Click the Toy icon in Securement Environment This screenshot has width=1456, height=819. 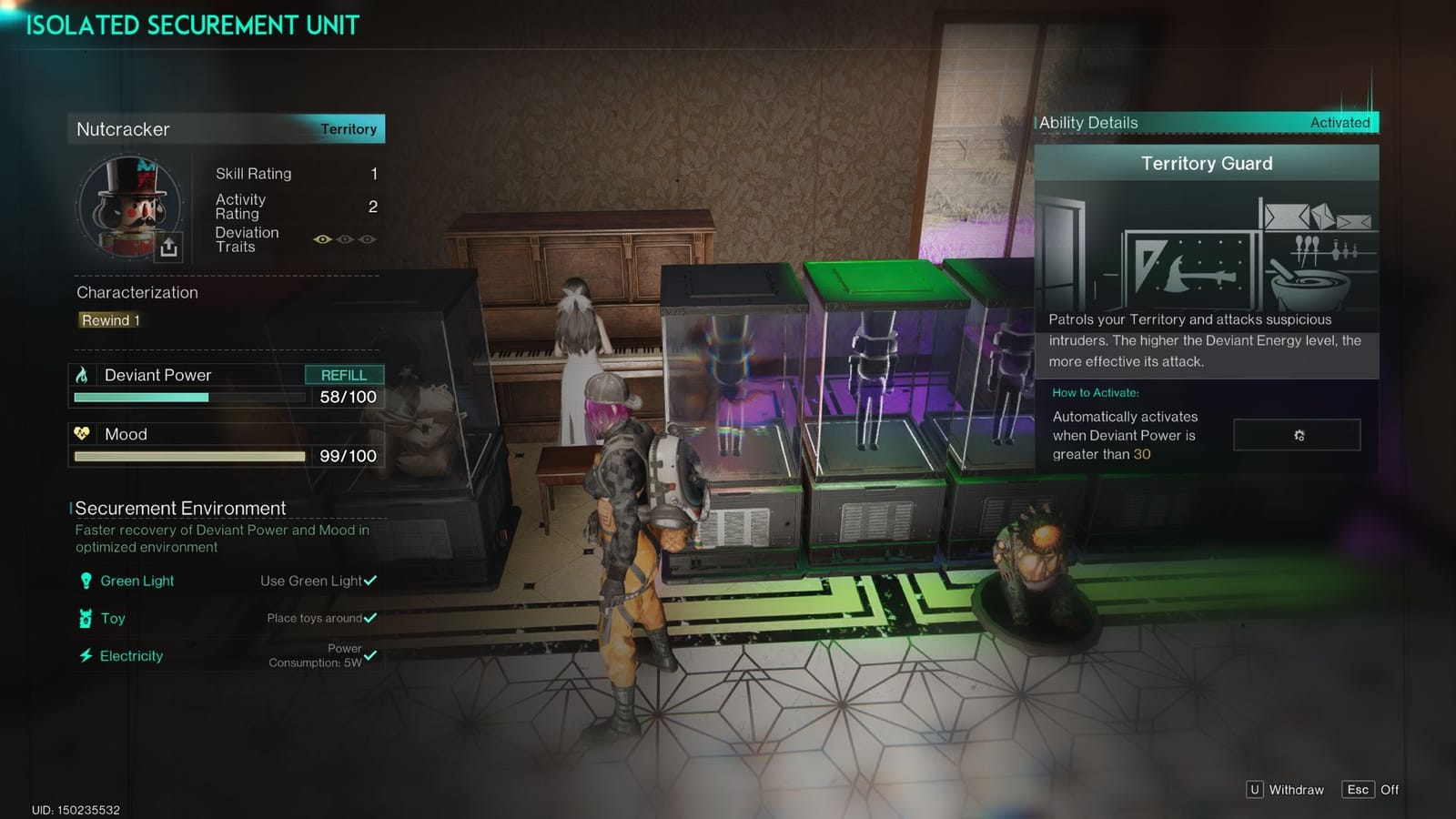coord(85,618)
